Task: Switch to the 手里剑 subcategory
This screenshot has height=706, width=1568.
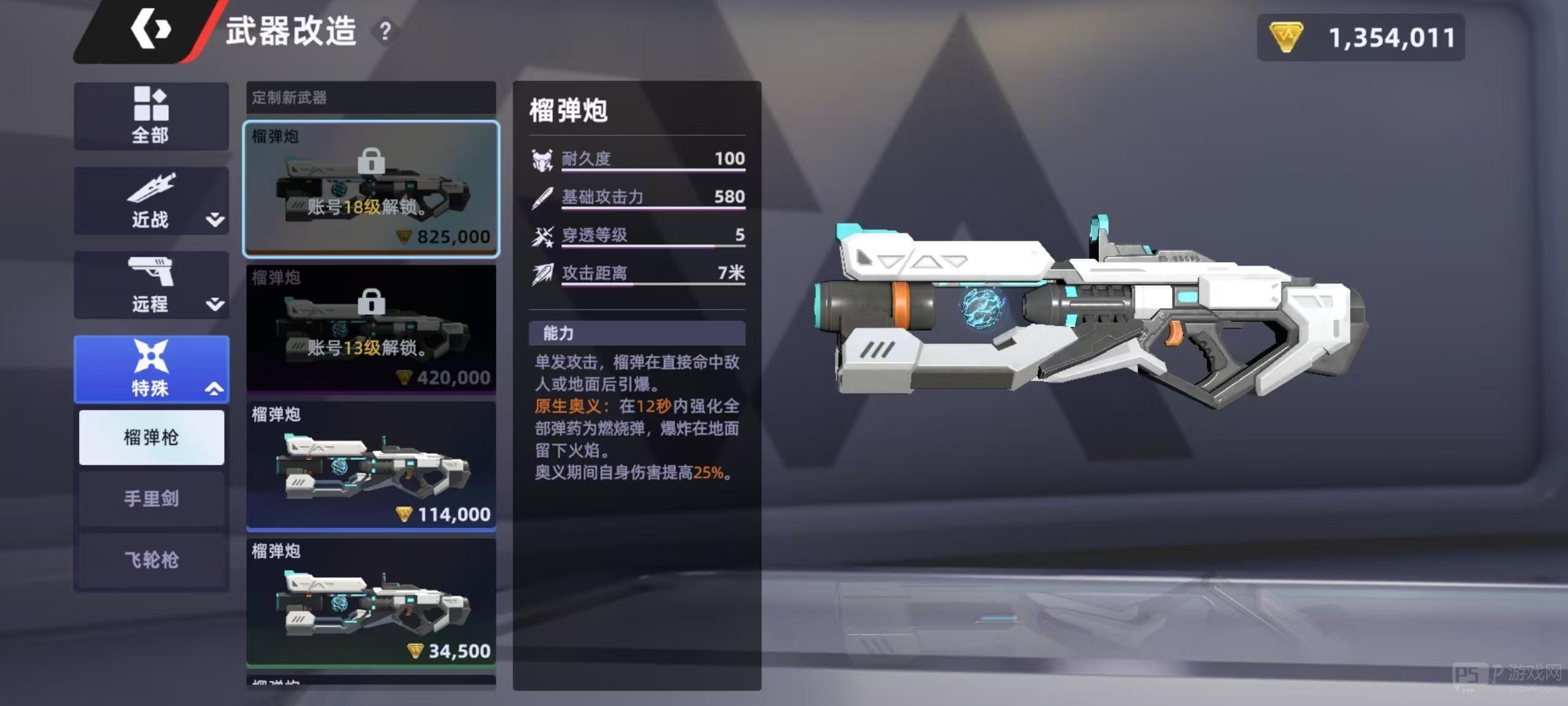Action: point(151,498)
